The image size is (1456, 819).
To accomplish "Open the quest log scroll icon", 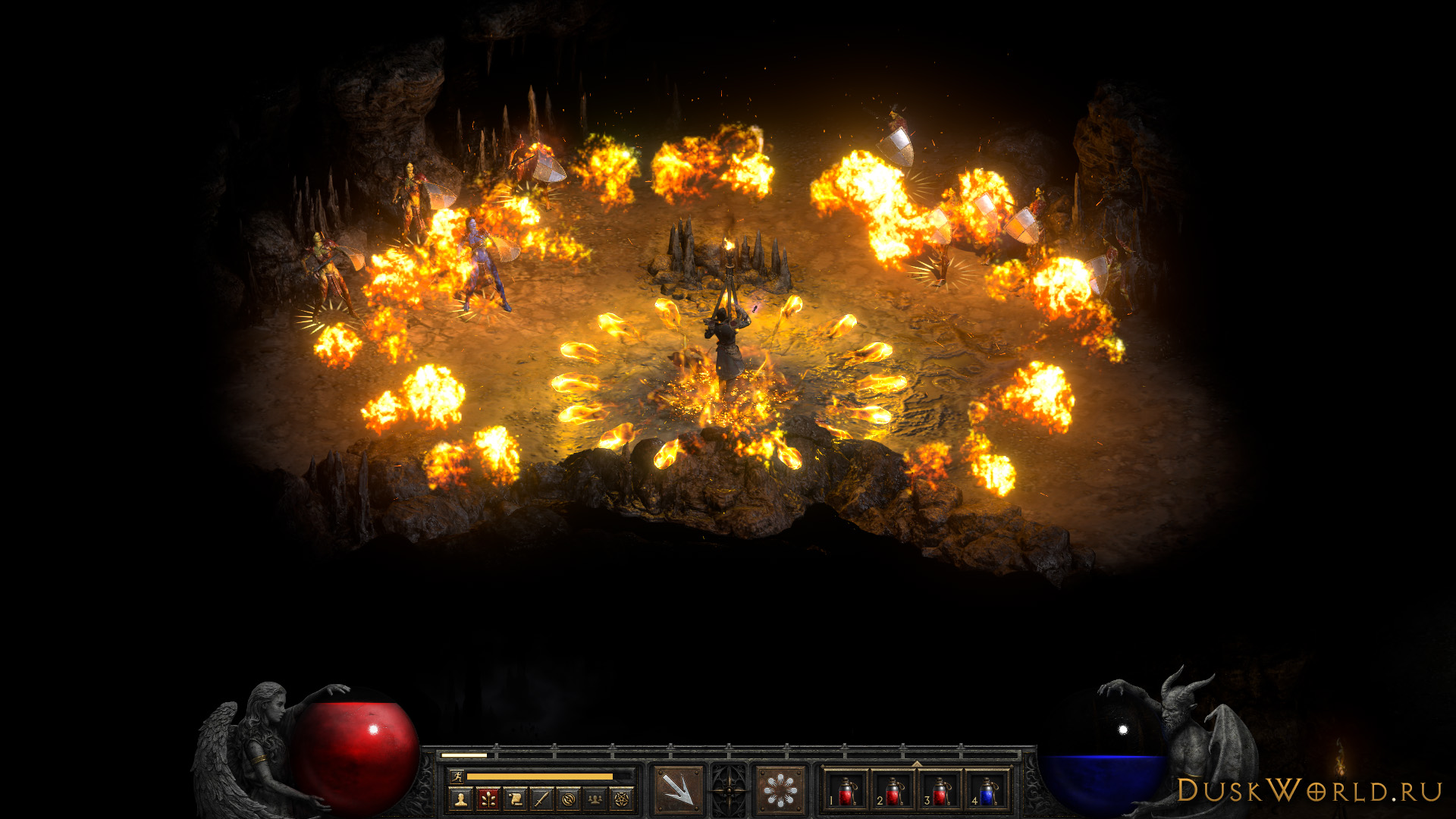I will coord(515,799).
